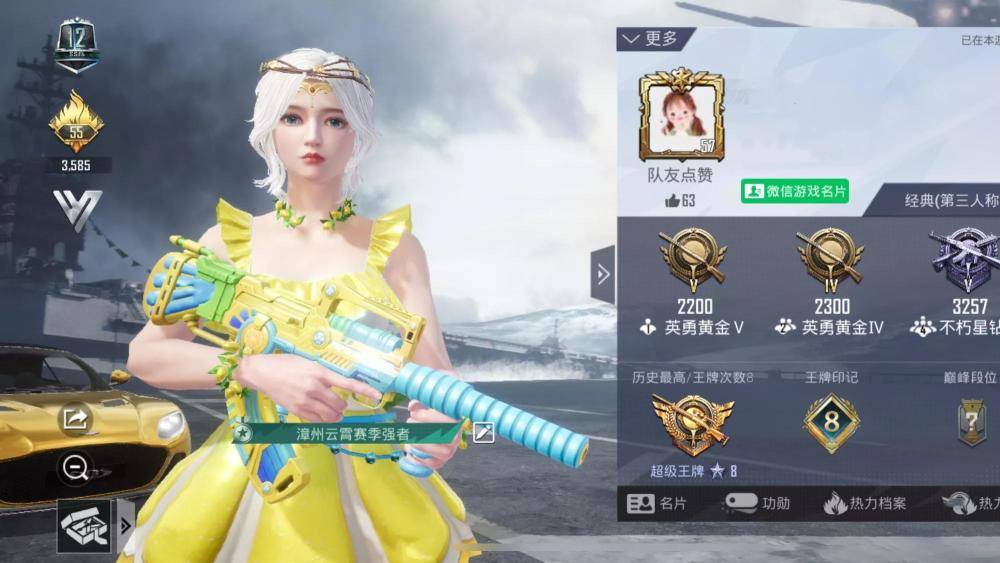Zoom out the character view
The image size is (1000, 563).
click(75, 466)
